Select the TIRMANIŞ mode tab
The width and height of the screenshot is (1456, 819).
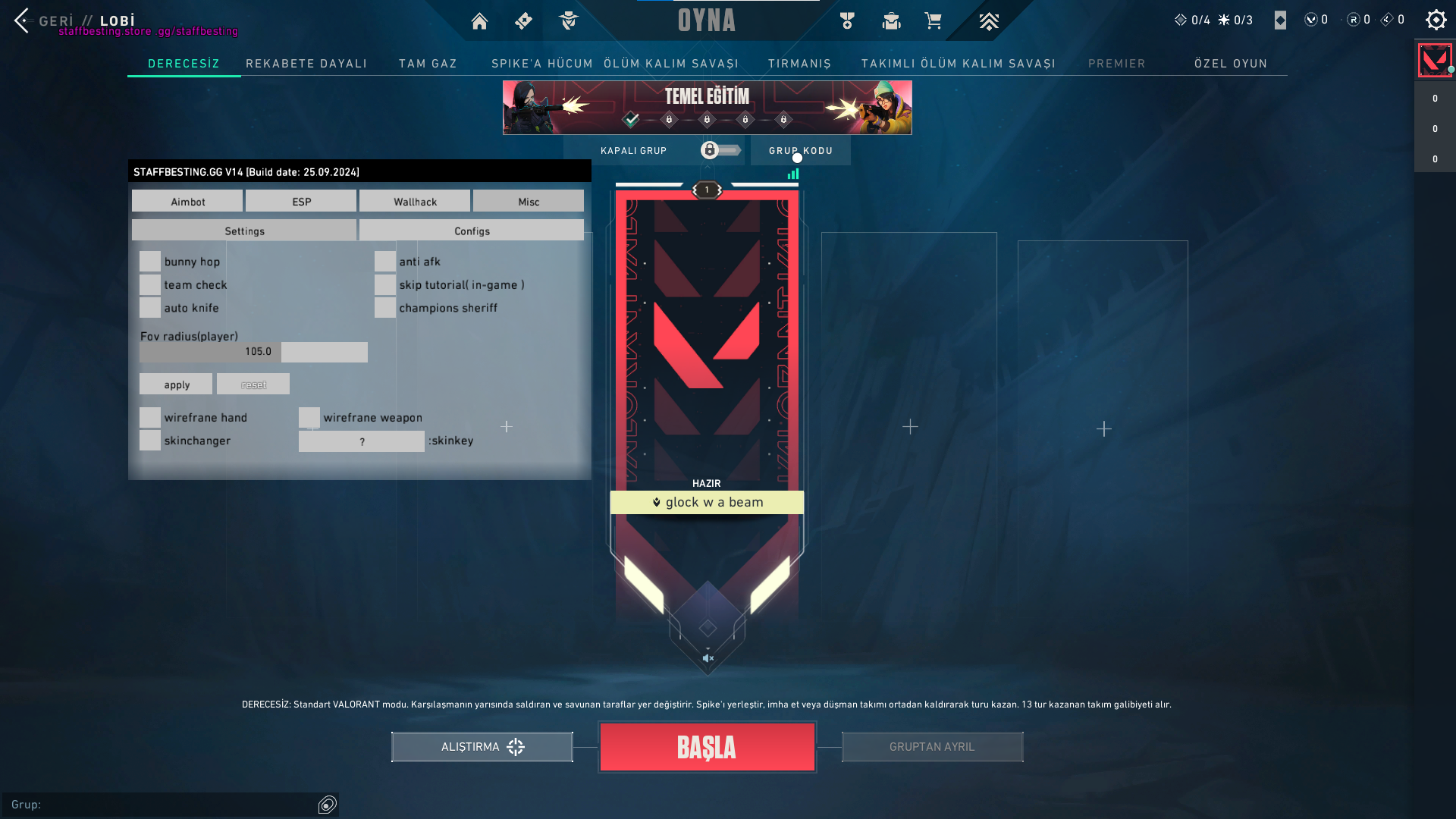799,64
